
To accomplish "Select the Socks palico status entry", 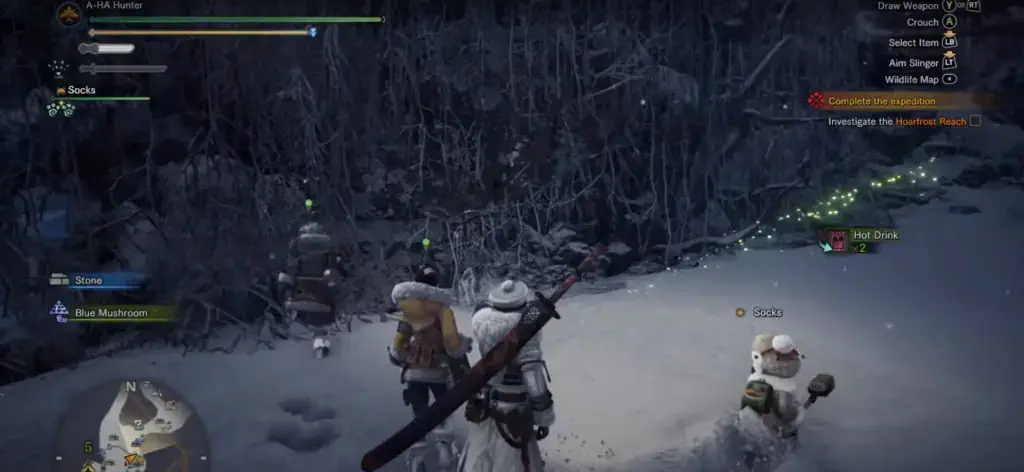I will (x=82, y=90).
